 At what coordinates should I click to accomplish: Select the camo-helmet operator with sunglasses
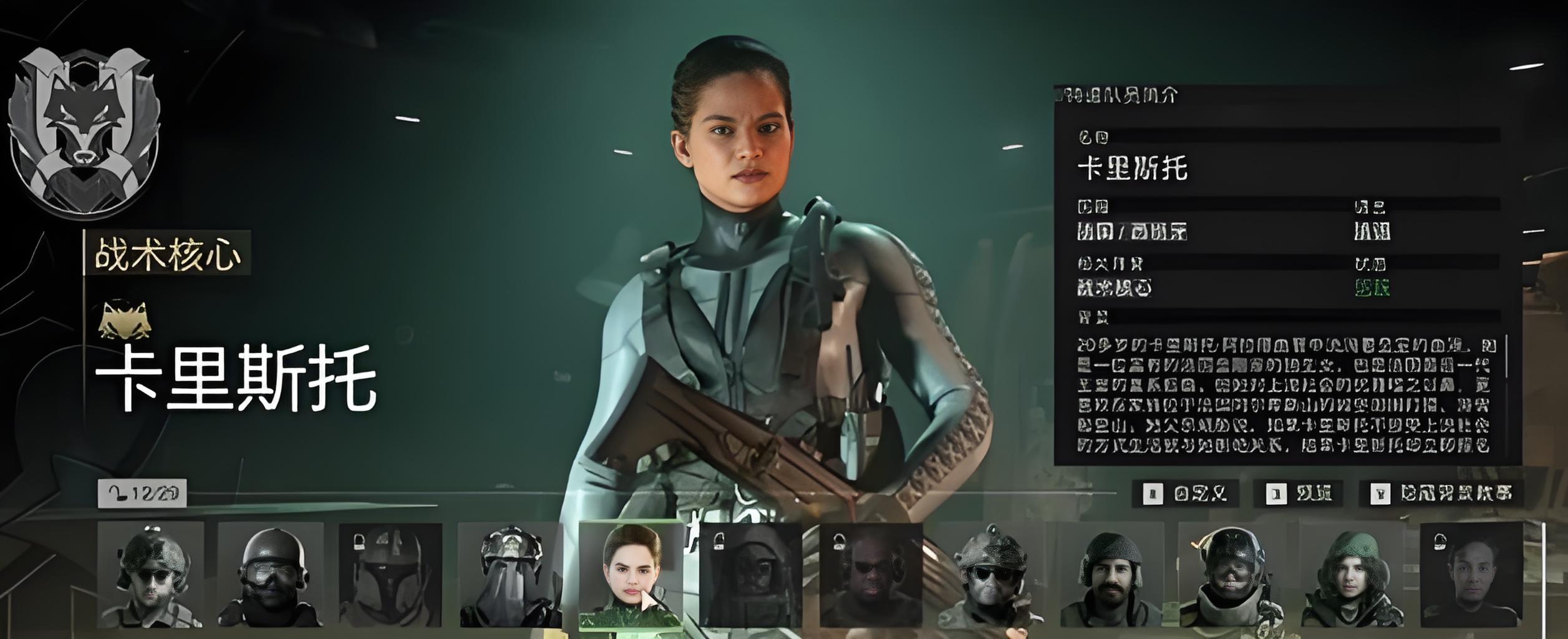pos(990,575)
